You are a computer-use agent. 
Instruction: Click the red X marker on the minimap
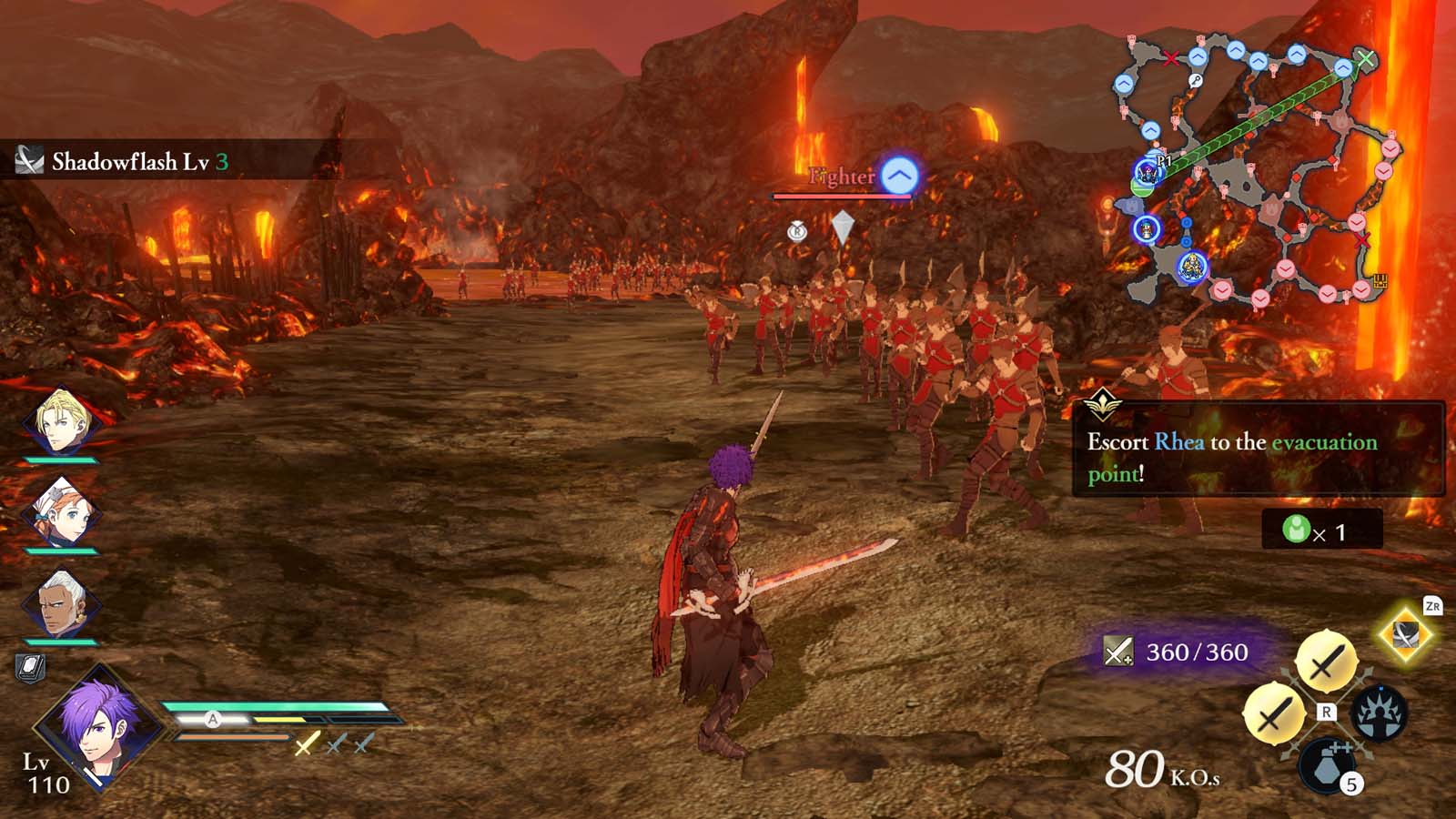pyautogui.click(x=1170, y=59)
